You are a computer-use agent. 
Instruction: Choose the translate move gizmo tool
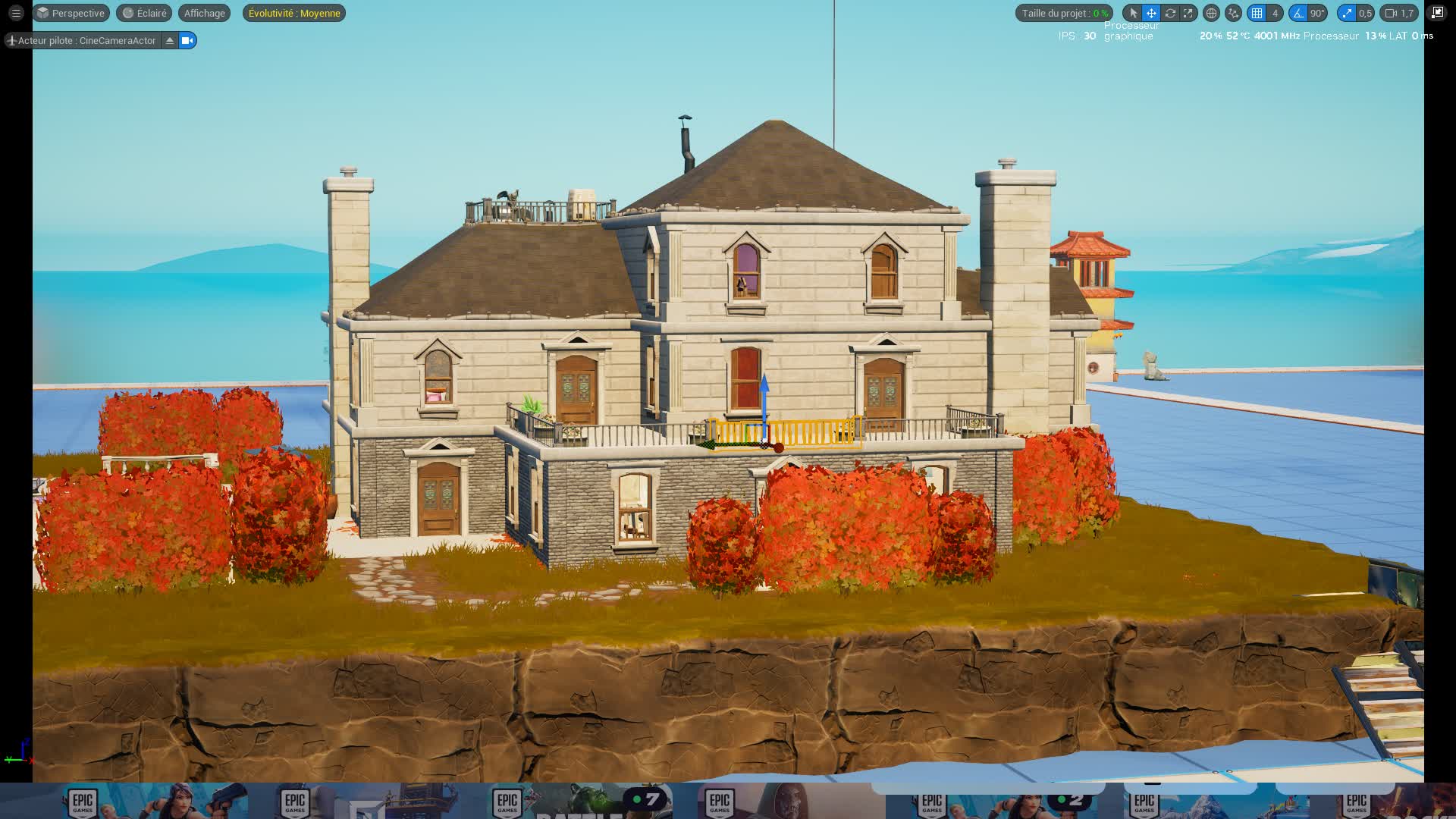click(1151, 13)
